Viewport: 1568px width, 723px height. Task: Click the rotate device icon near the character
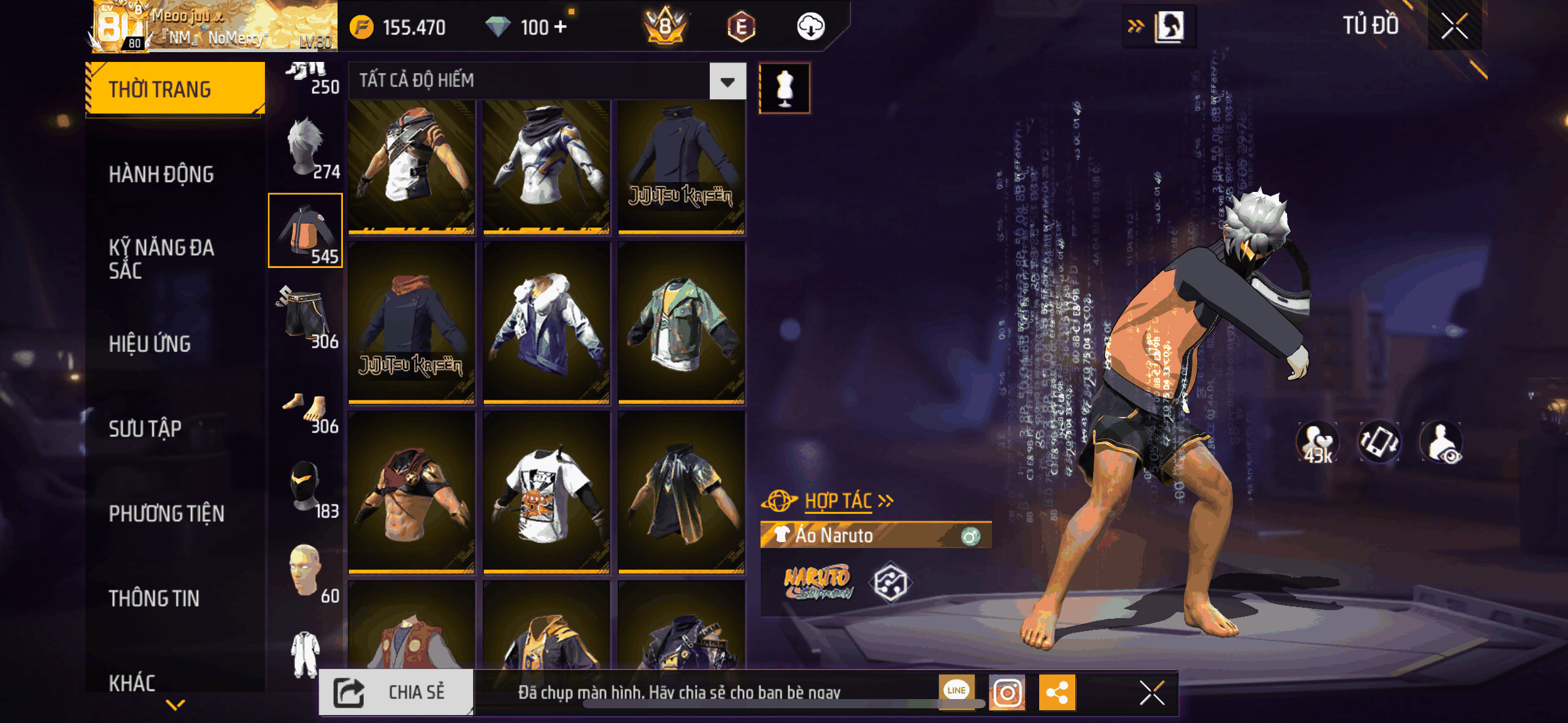point(1380,443)
